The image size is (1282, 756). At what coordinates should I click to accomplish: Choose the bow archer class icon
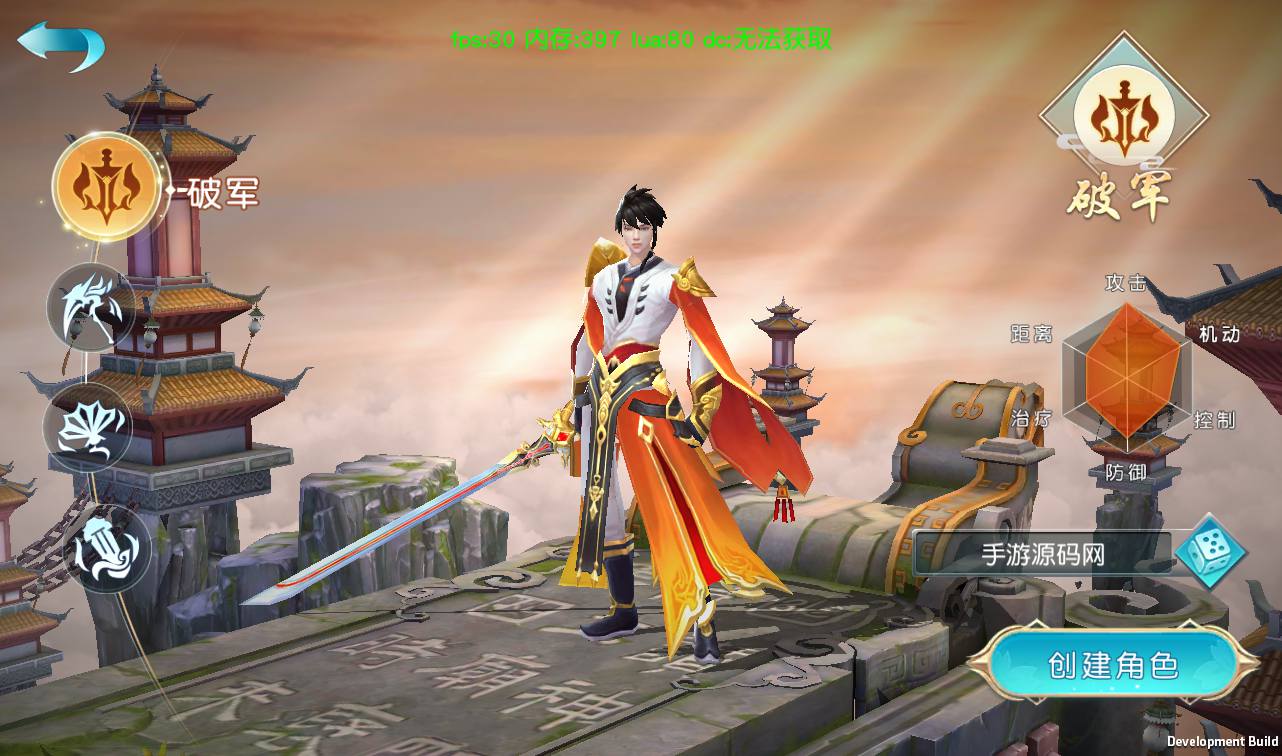91,307
